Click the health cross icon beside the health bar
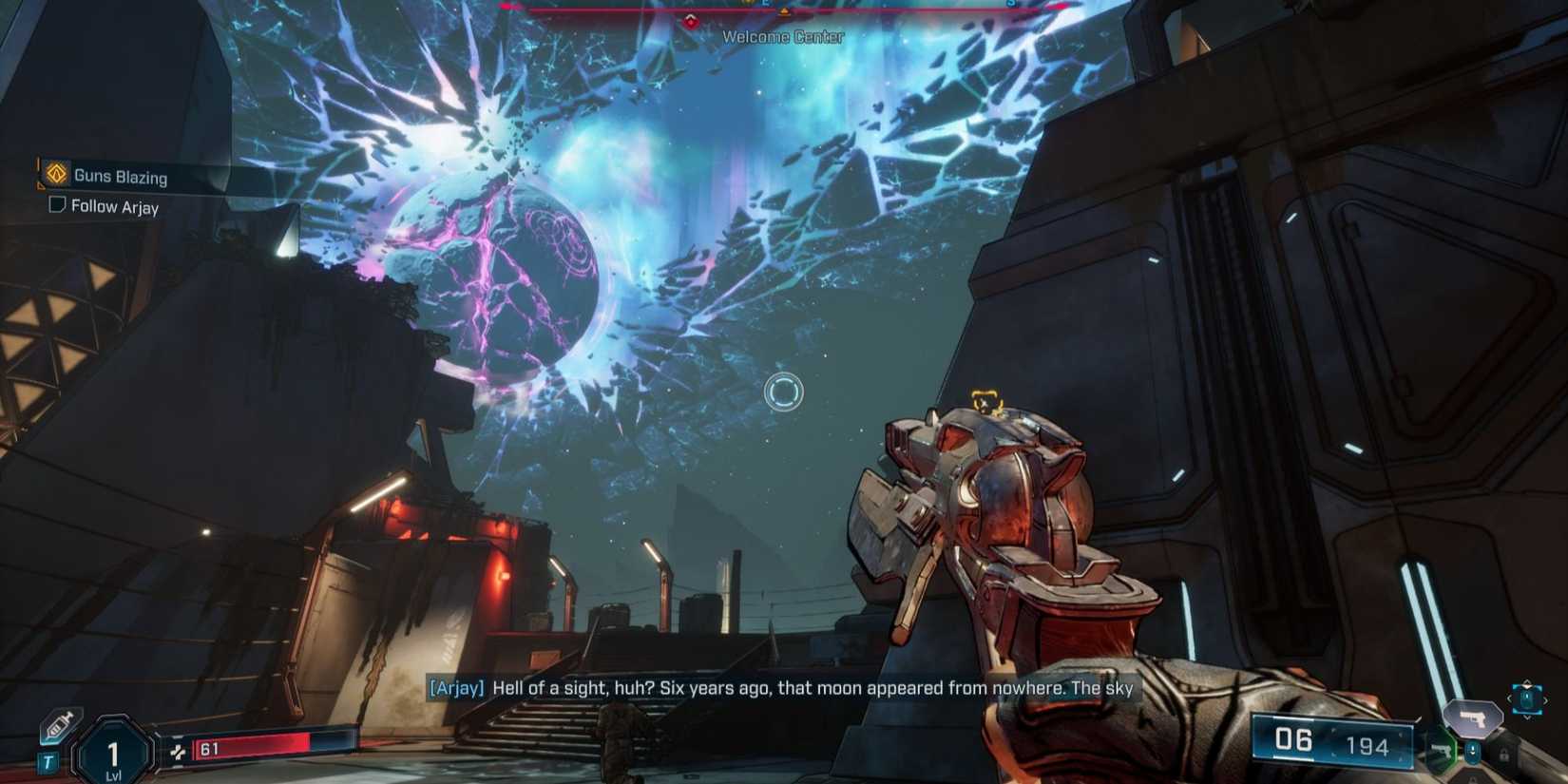 pos(180,752)
